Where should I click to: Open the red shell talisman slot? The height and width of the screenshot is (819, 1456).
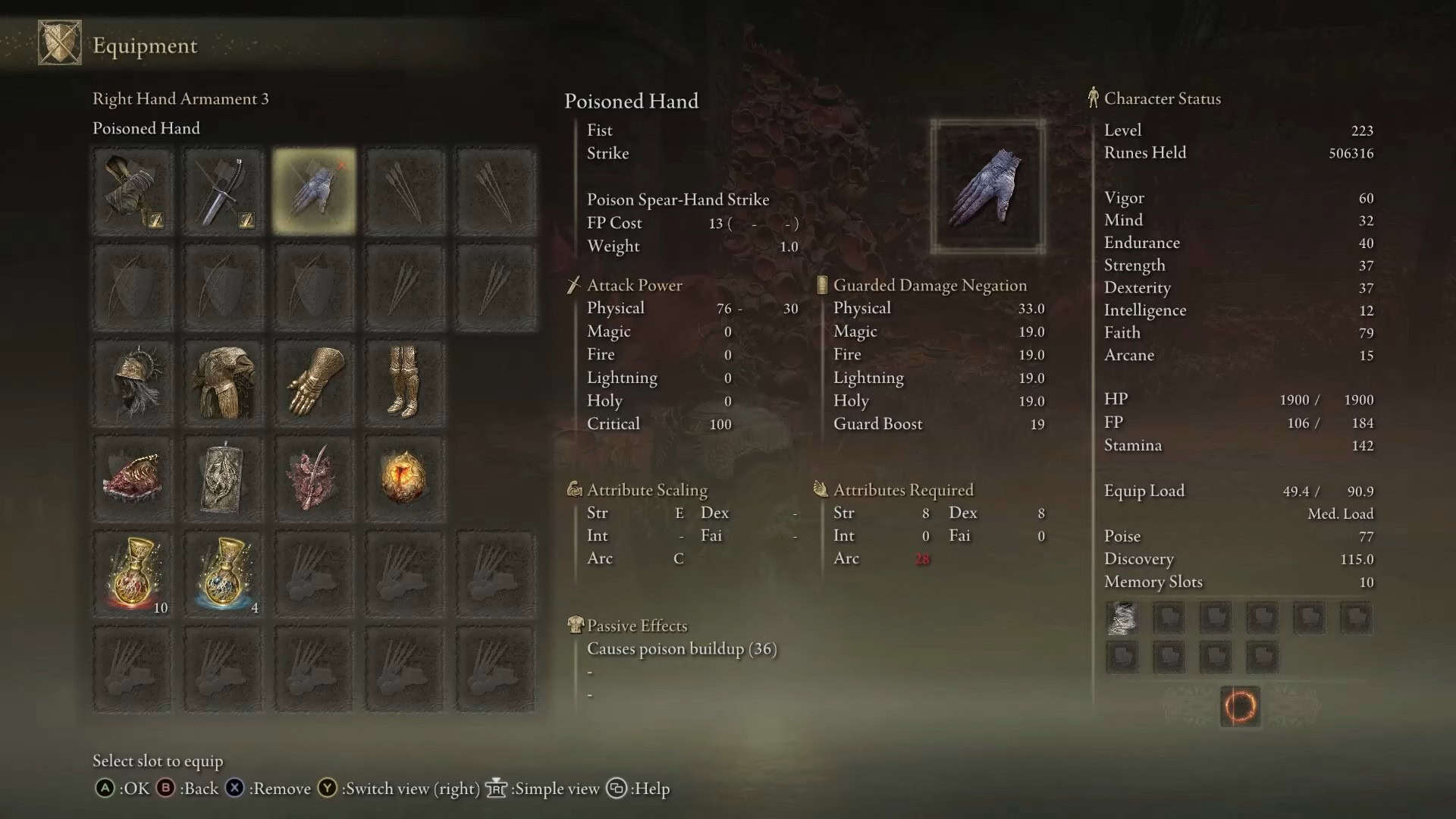(133, 478)
